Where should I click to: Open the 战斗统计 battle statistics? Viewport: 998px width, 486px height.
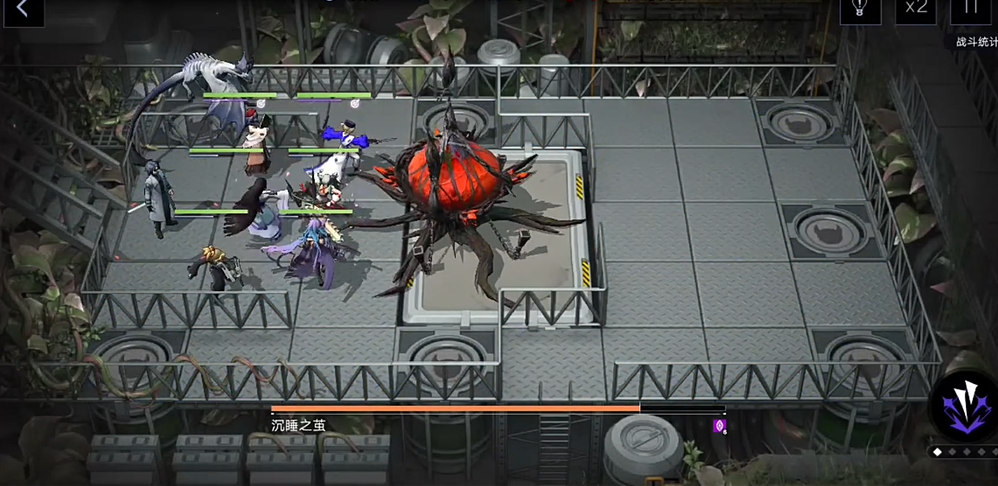[975, 42]
